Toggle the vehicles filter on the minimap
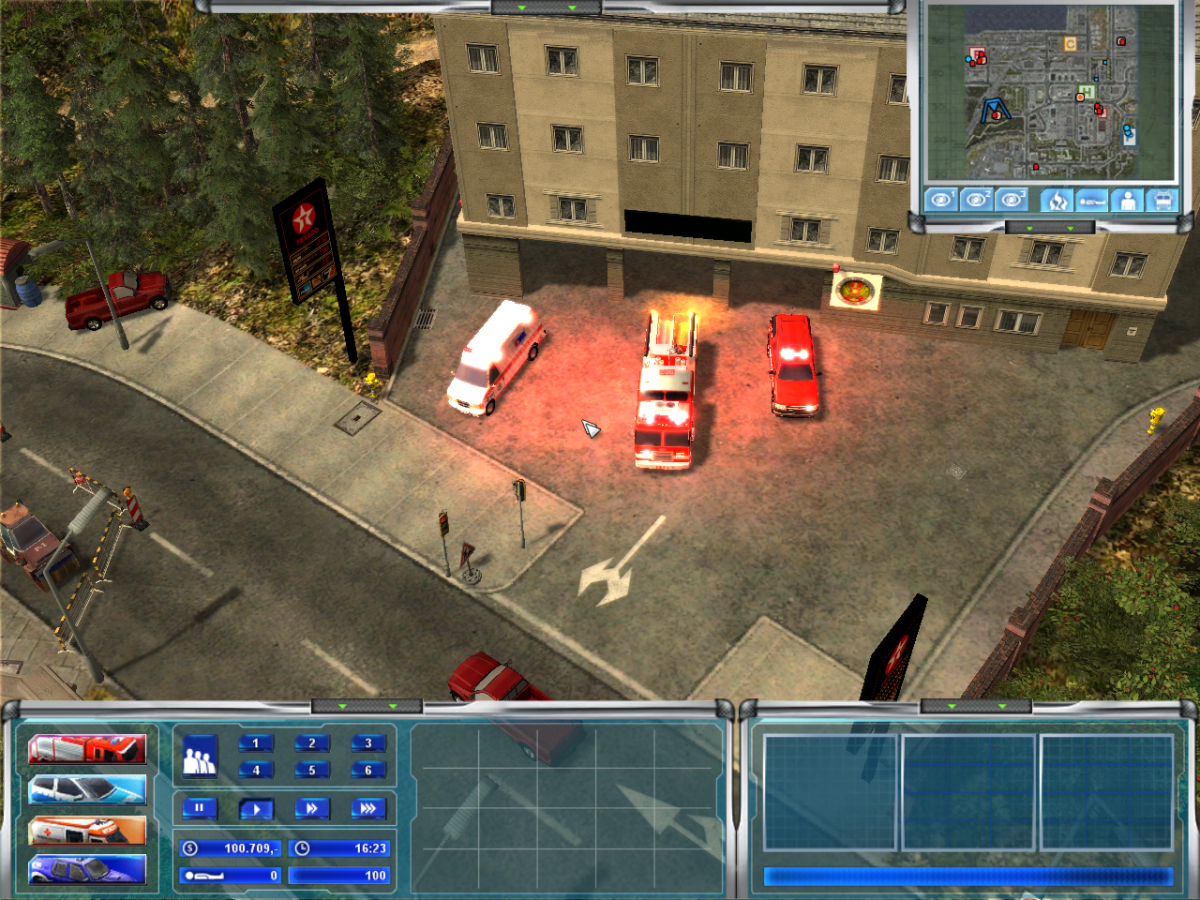The image size is (1200, 900). [1162, 199]
